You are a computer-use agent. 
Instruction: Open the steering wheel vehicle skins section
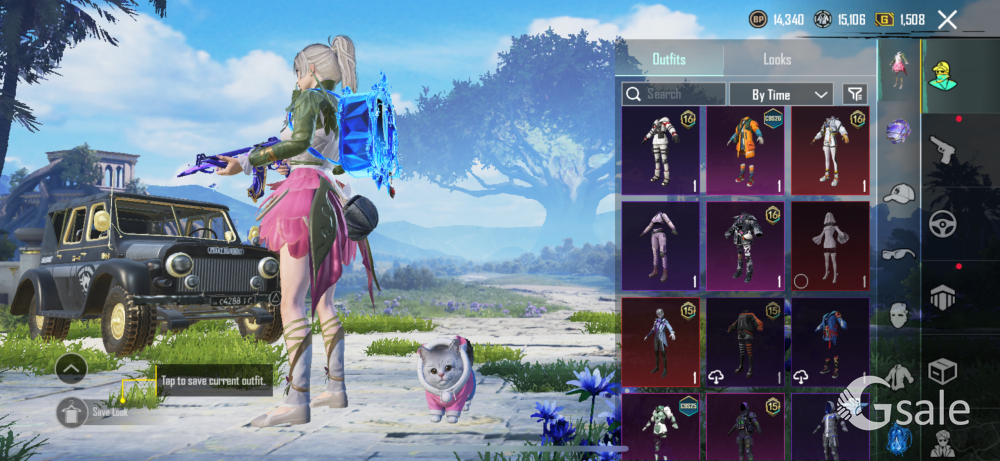coord(943,224)
